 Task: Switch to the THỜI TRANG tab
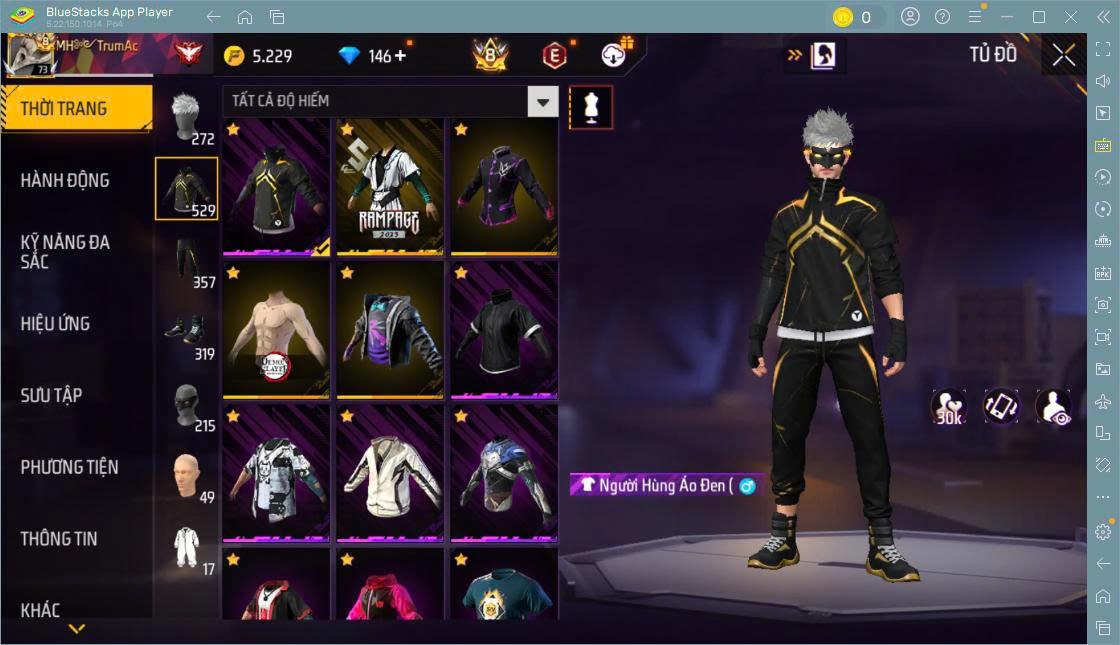coord(75,109)
